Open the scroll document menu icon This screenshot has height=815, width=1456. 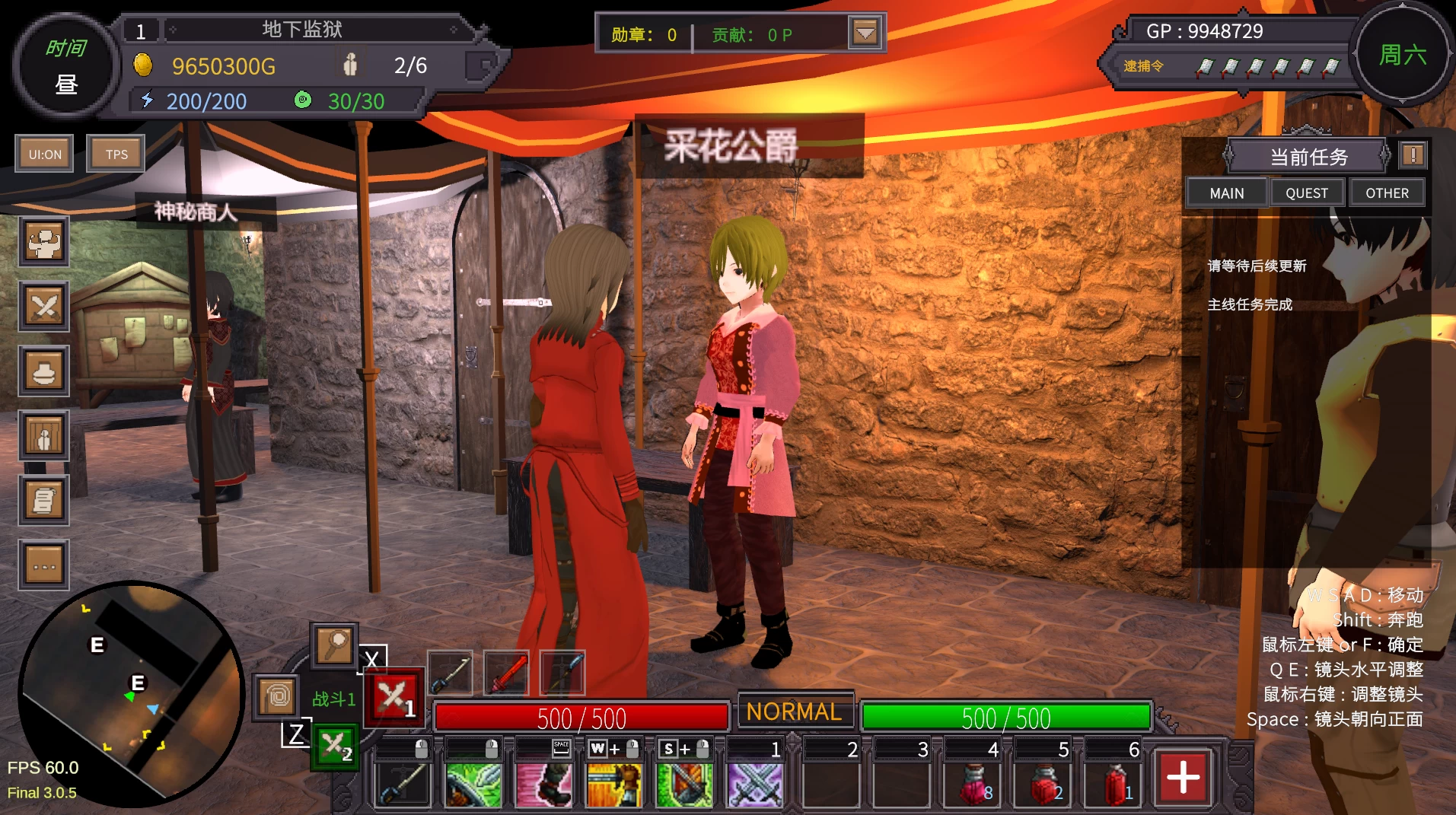[44, 501]
